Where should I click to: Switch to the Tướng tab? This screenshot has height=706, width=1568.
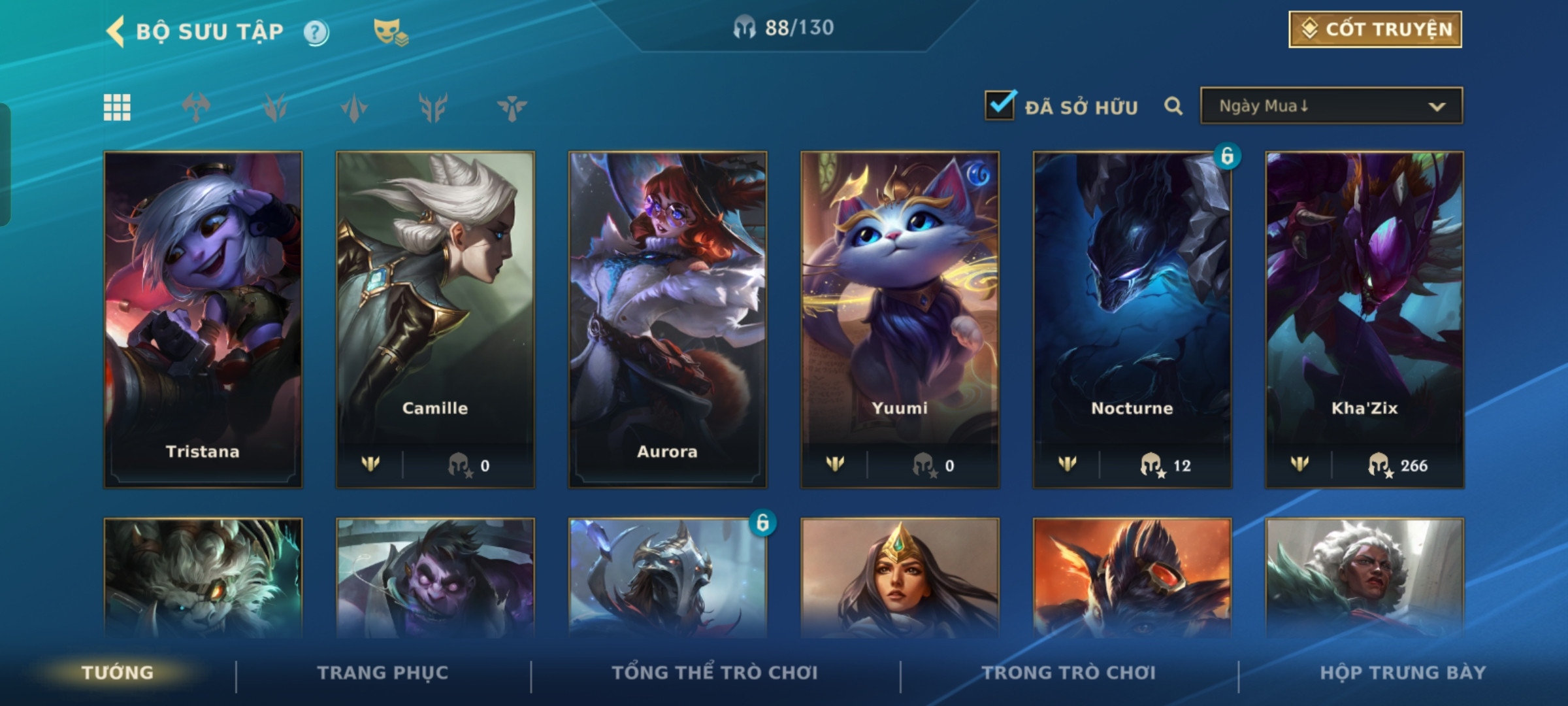[118, 673]
